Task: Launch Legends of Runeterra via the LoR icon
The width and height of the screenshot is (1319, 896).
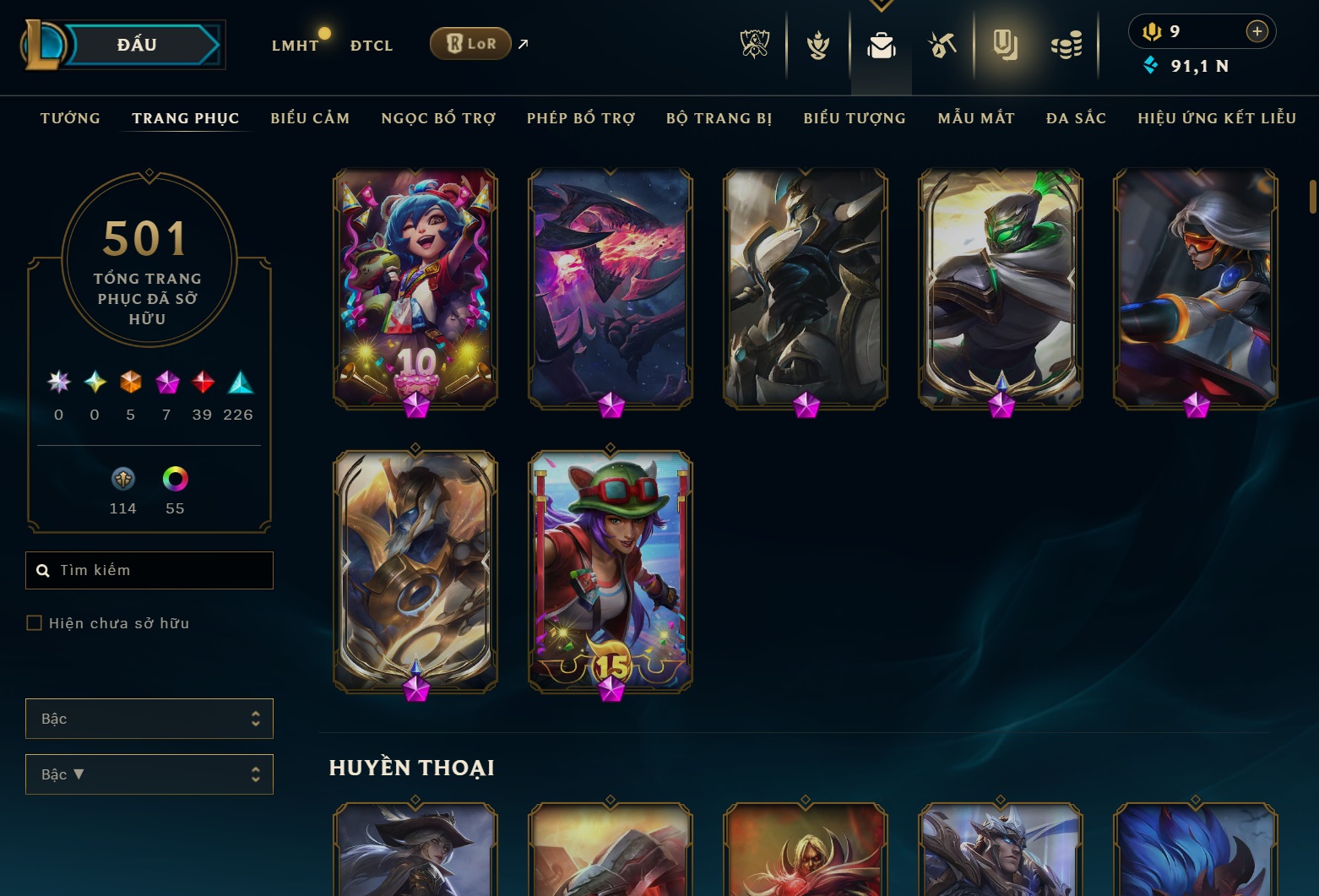Action: tap(470, 42)
